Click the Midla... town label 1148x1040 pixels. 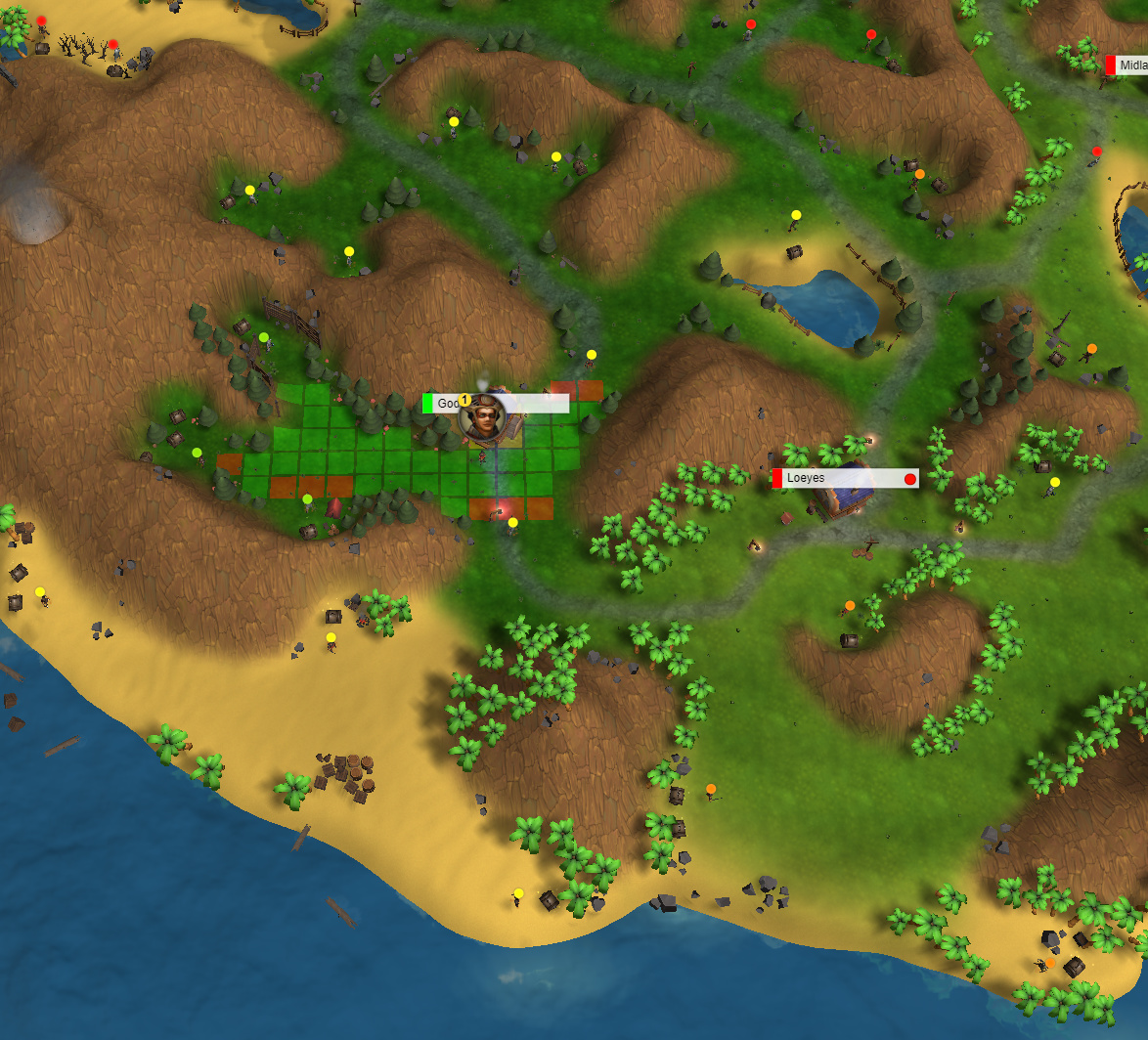(1129, 65)
